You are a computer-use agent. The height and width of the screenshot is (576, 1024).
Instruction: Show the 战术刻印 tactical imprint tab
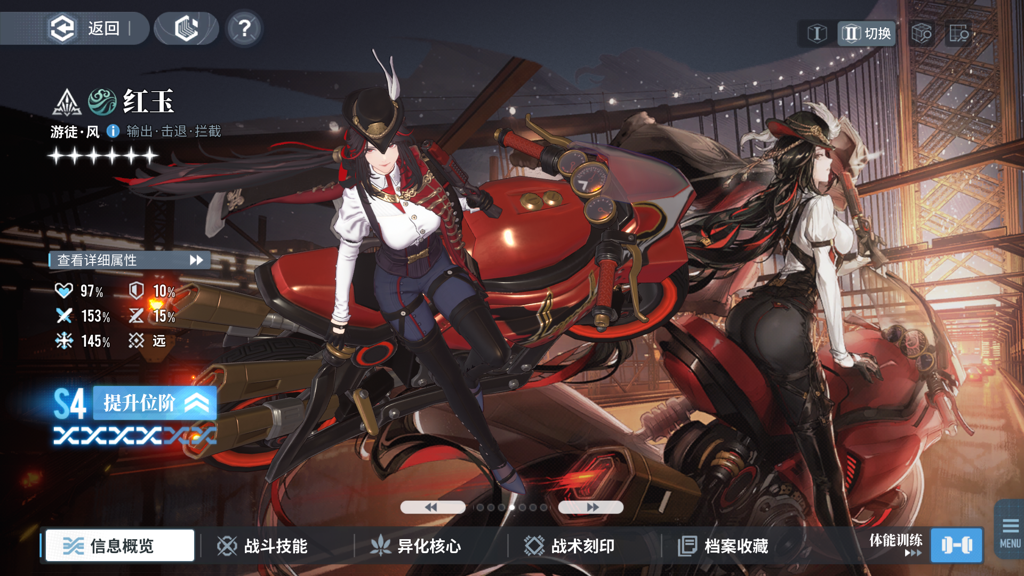tap(570, 546)
